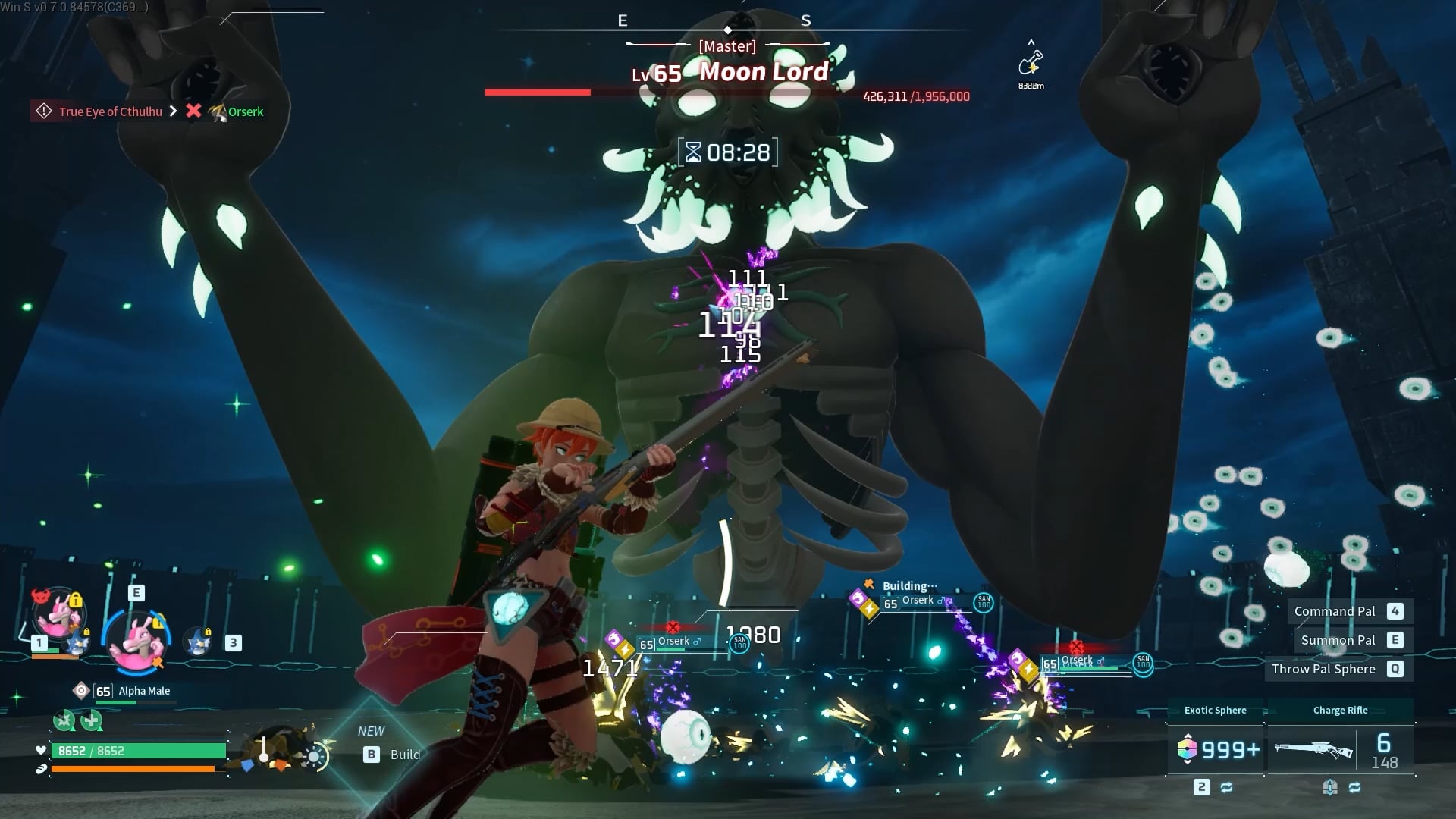Click the Moon Lord boss name
This screenshot has width=1456, height=819.
pos(763,72)
